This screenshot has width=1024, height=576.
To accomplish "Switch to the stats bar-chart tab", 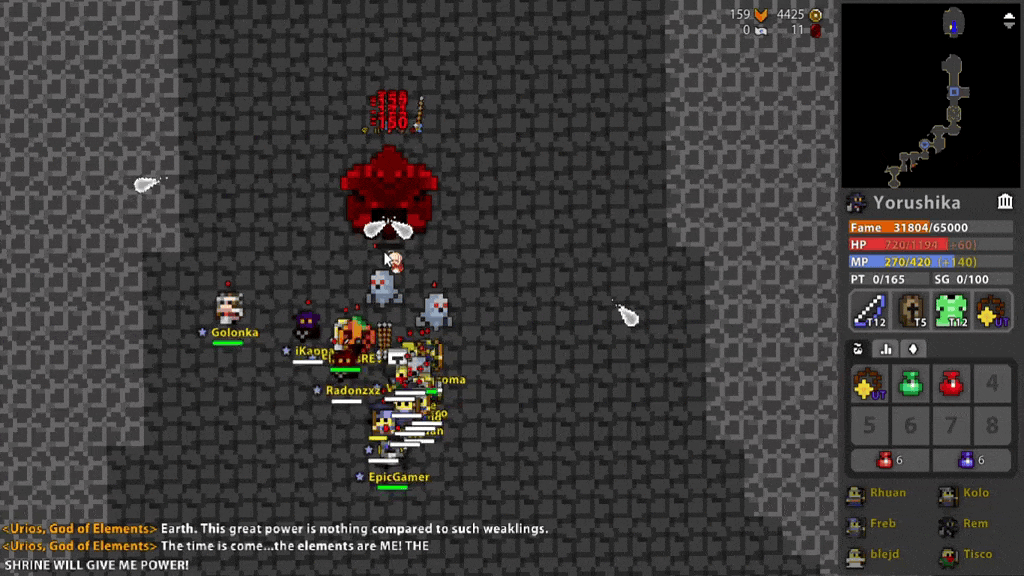I will click(x=885, y=349).
